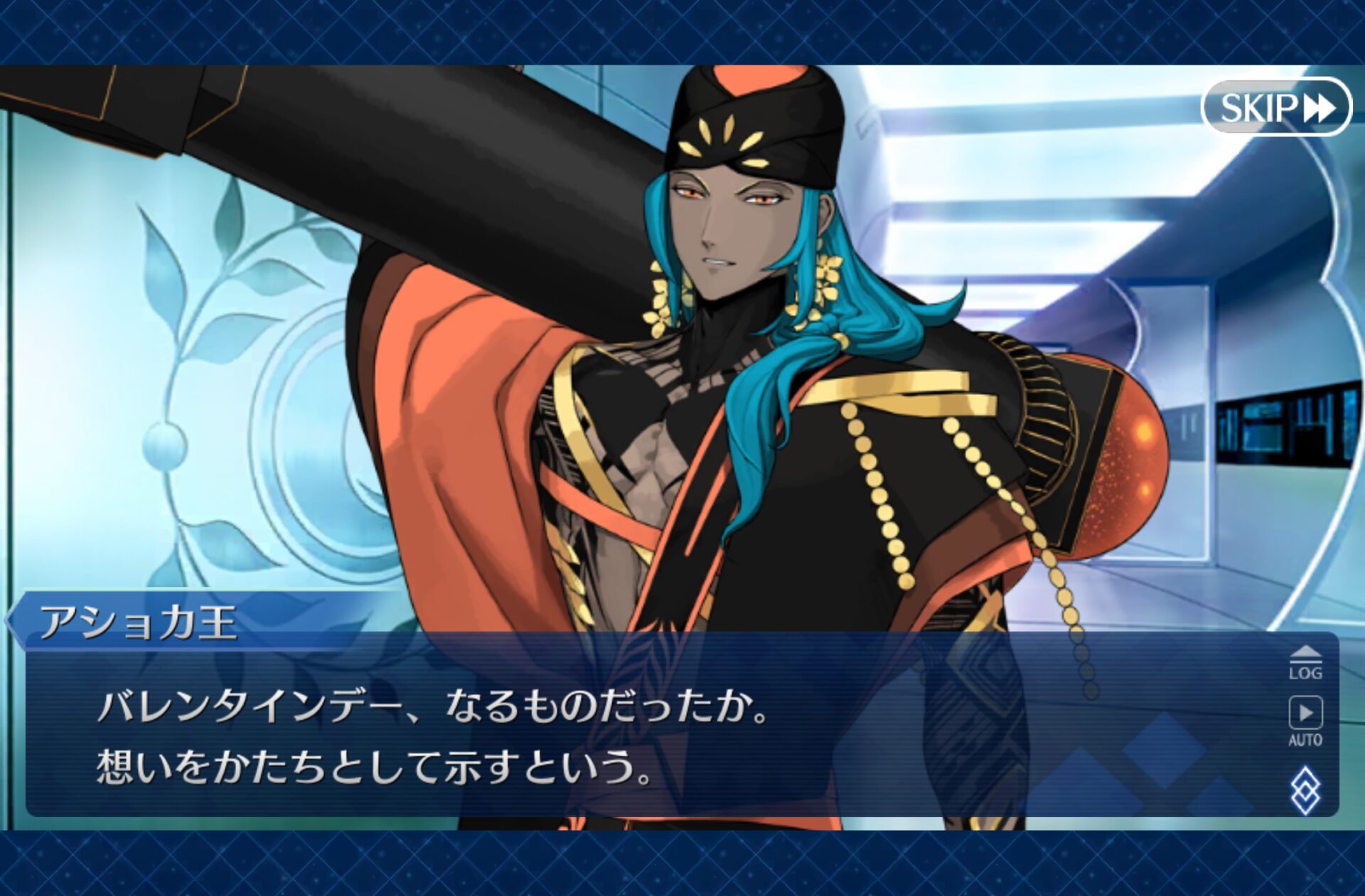Click the diamond advance-text indicator
This screenshot has height=896, width=1365.
click(x=1305, y=789)
